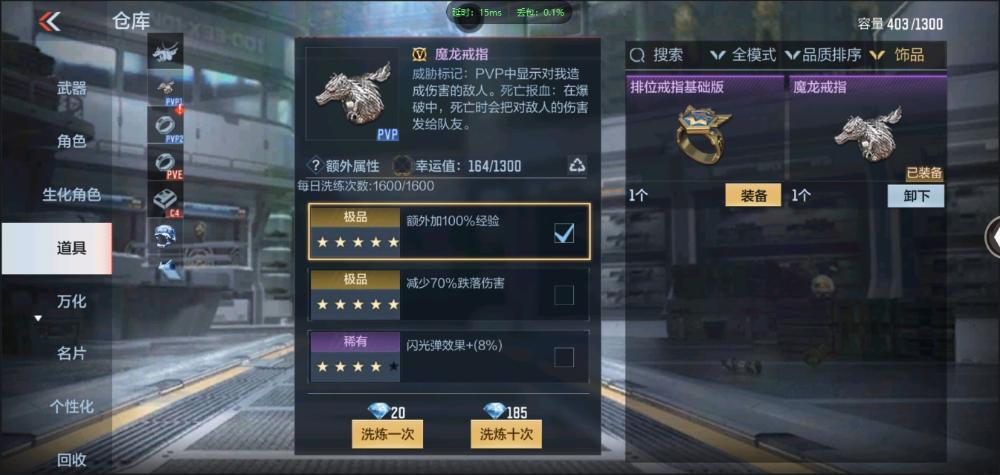Open the 全模式 mode filter dropdown
This screenshot has height=475, width=1000.
[x=744, y=55]
